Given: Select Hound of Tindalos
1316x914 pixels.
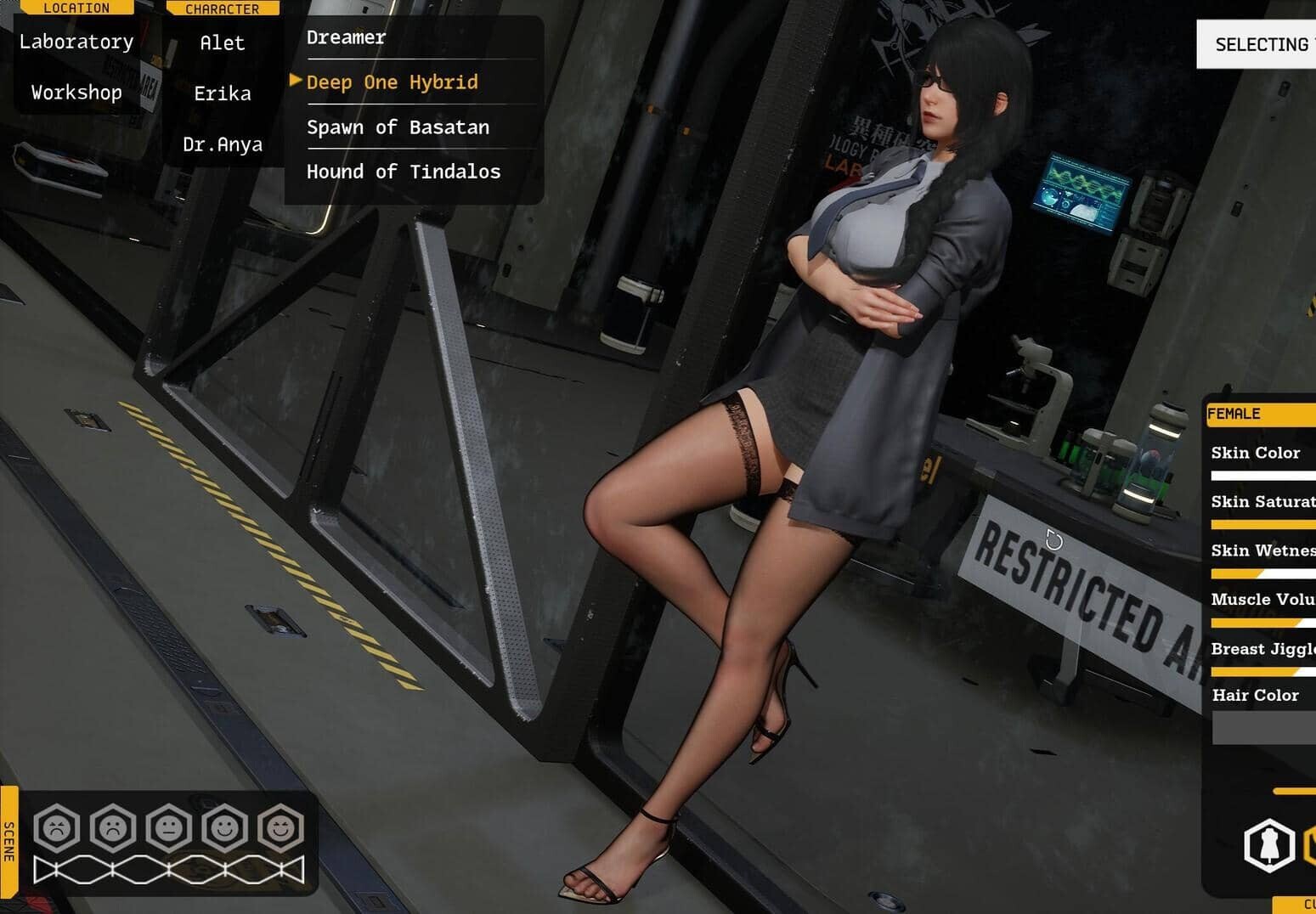Looking at the screenshot, I should pyautogui.click(x=404, y=172).
